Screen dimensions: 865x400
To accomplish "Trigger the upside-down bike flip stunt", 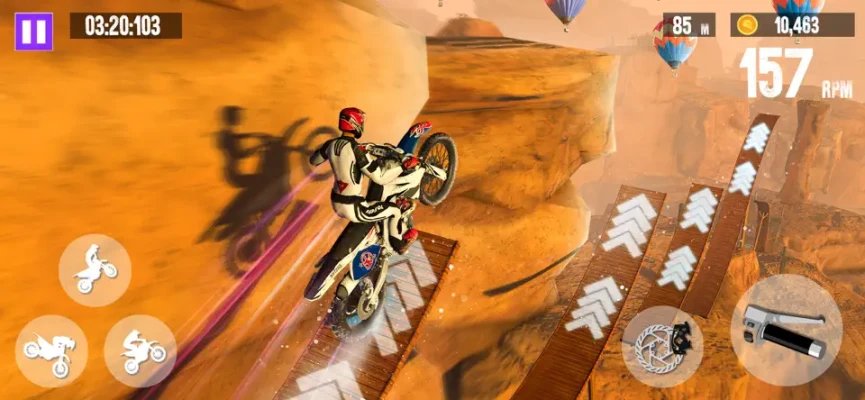I will pyautogui.click(x=51, y=351).
